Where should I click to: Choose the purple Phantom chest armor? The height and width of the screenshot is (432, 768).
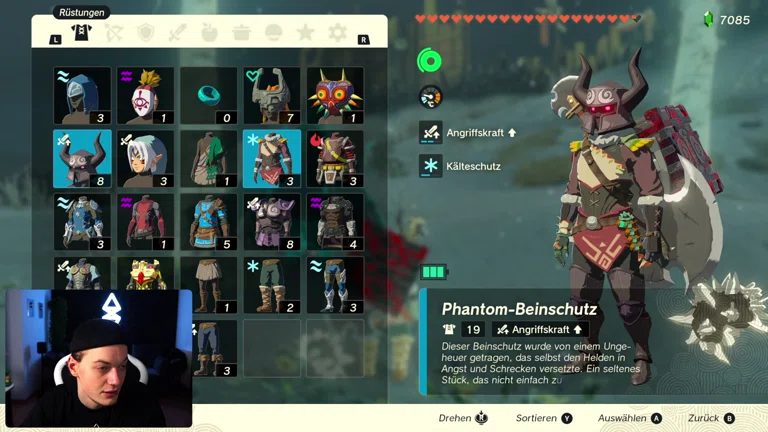[272, 222]
